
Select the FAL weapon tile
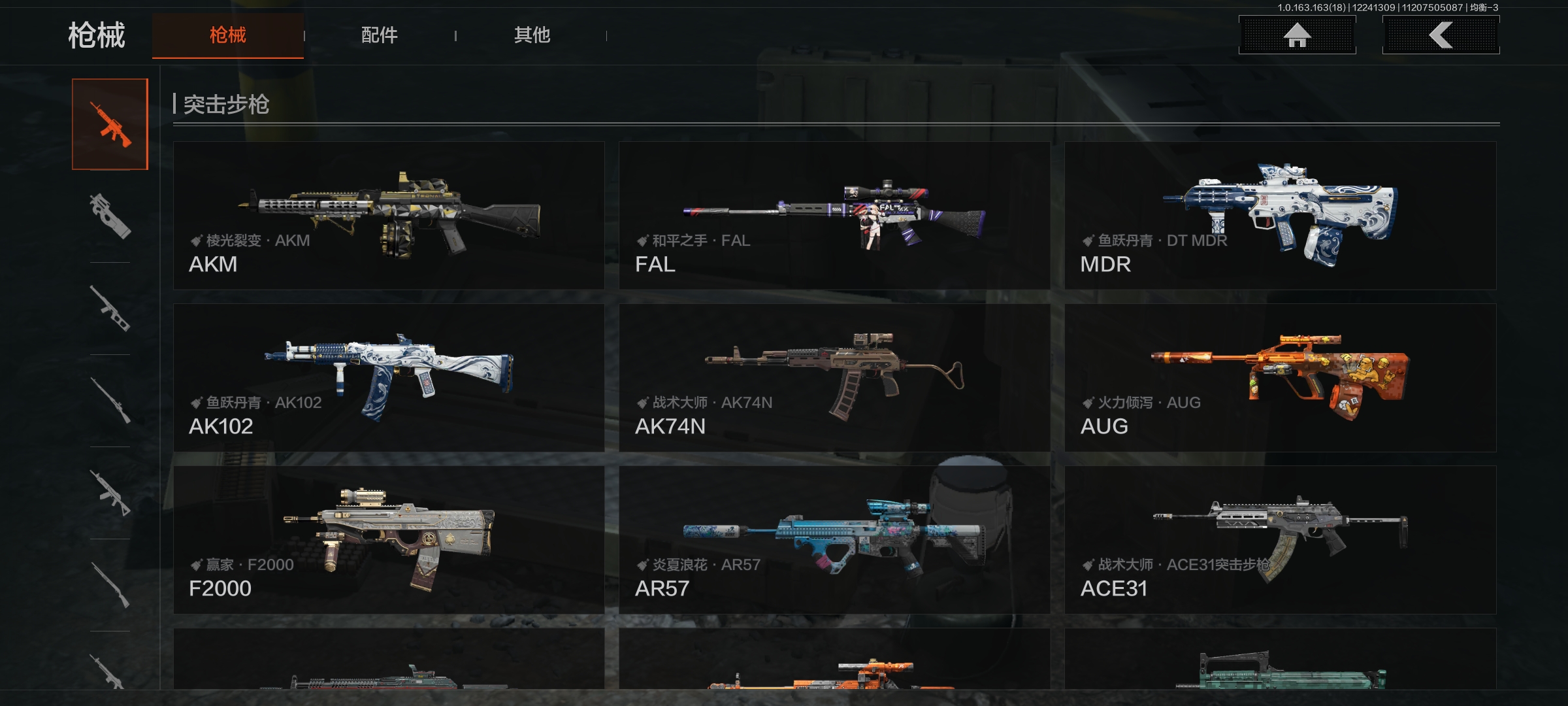click(834, 216)
